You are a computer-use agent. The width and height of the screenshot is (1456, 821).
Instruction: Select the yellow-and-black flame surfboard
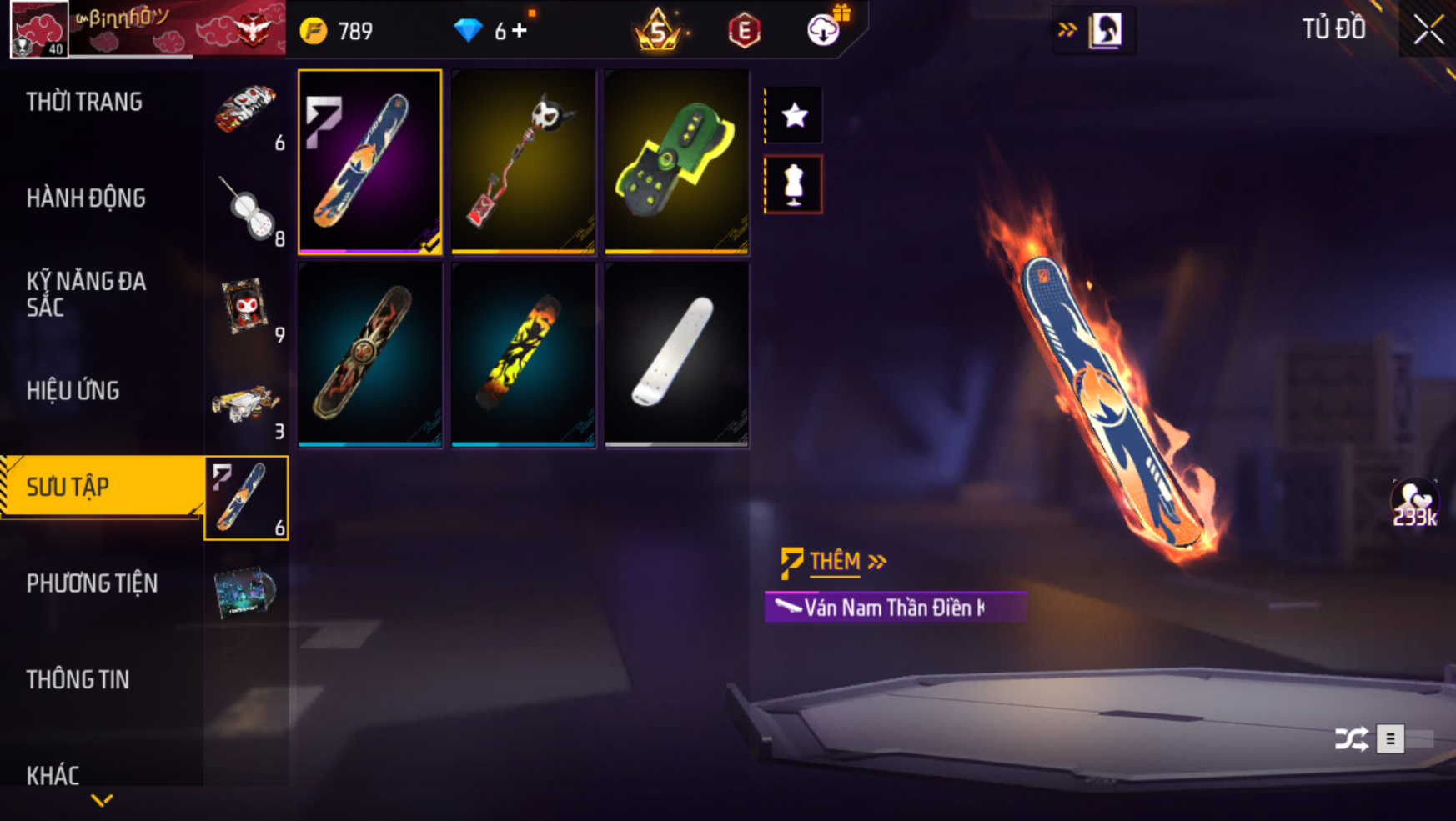point(523,355)
